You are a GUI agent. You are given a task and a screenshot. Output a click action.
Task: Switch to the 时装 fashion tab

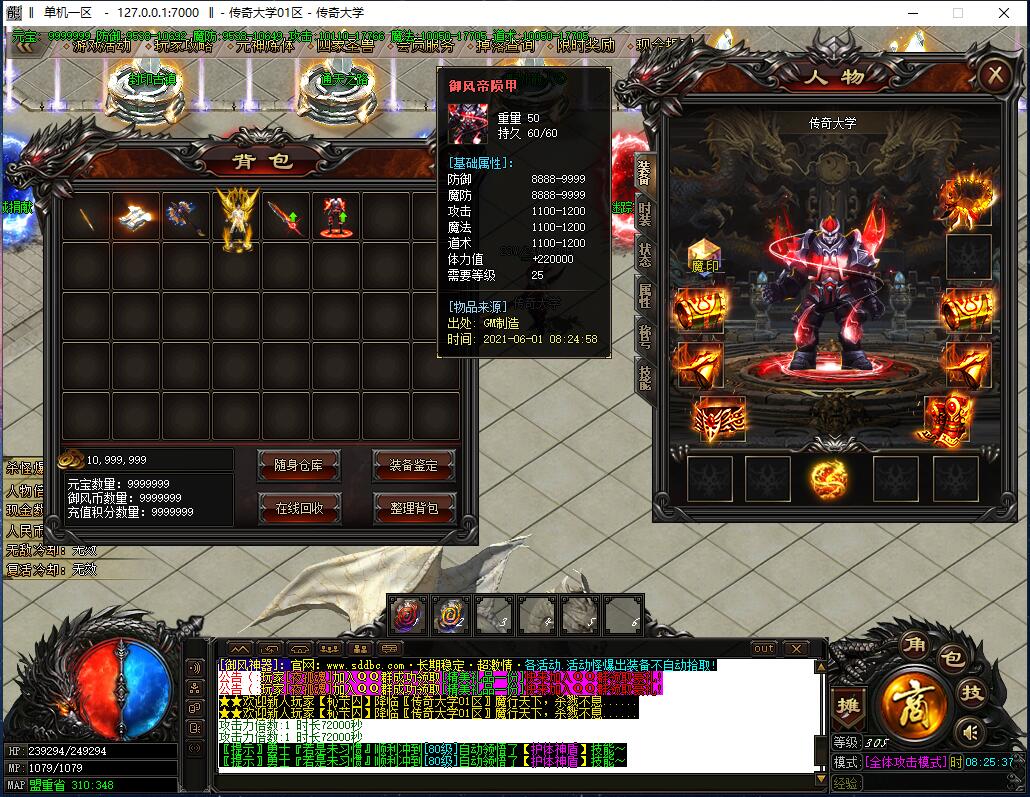[645, 211]
